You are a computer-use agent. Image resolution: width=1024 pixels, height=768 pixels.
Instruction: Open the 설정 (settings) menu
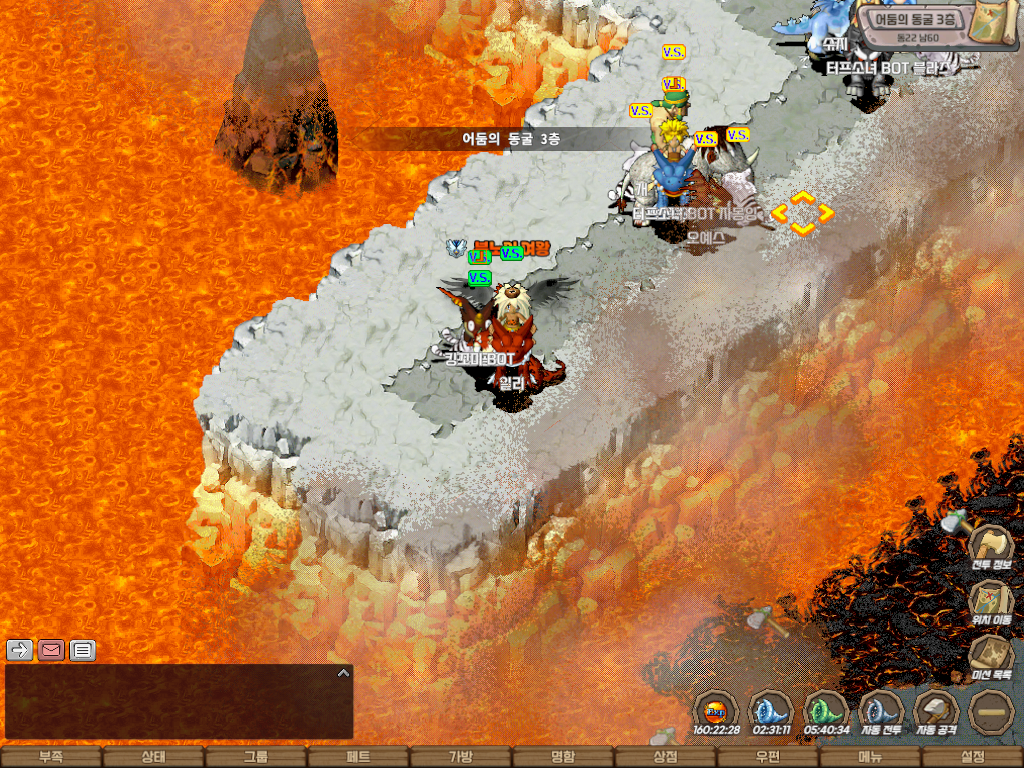pyautogui.click(x=972, y=757)
